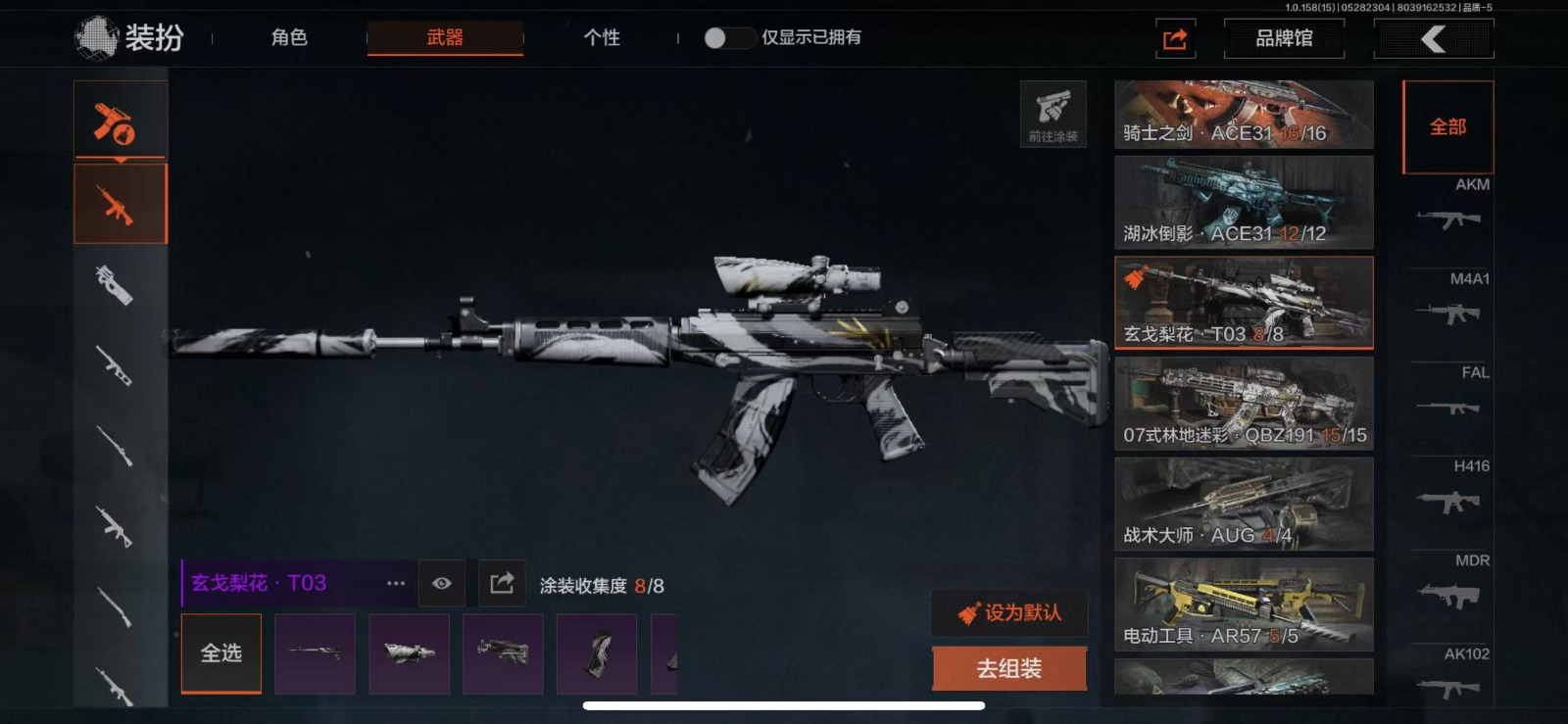Select all parts with 全选
Screen dimensions: 1568x724
coord(221,653)
